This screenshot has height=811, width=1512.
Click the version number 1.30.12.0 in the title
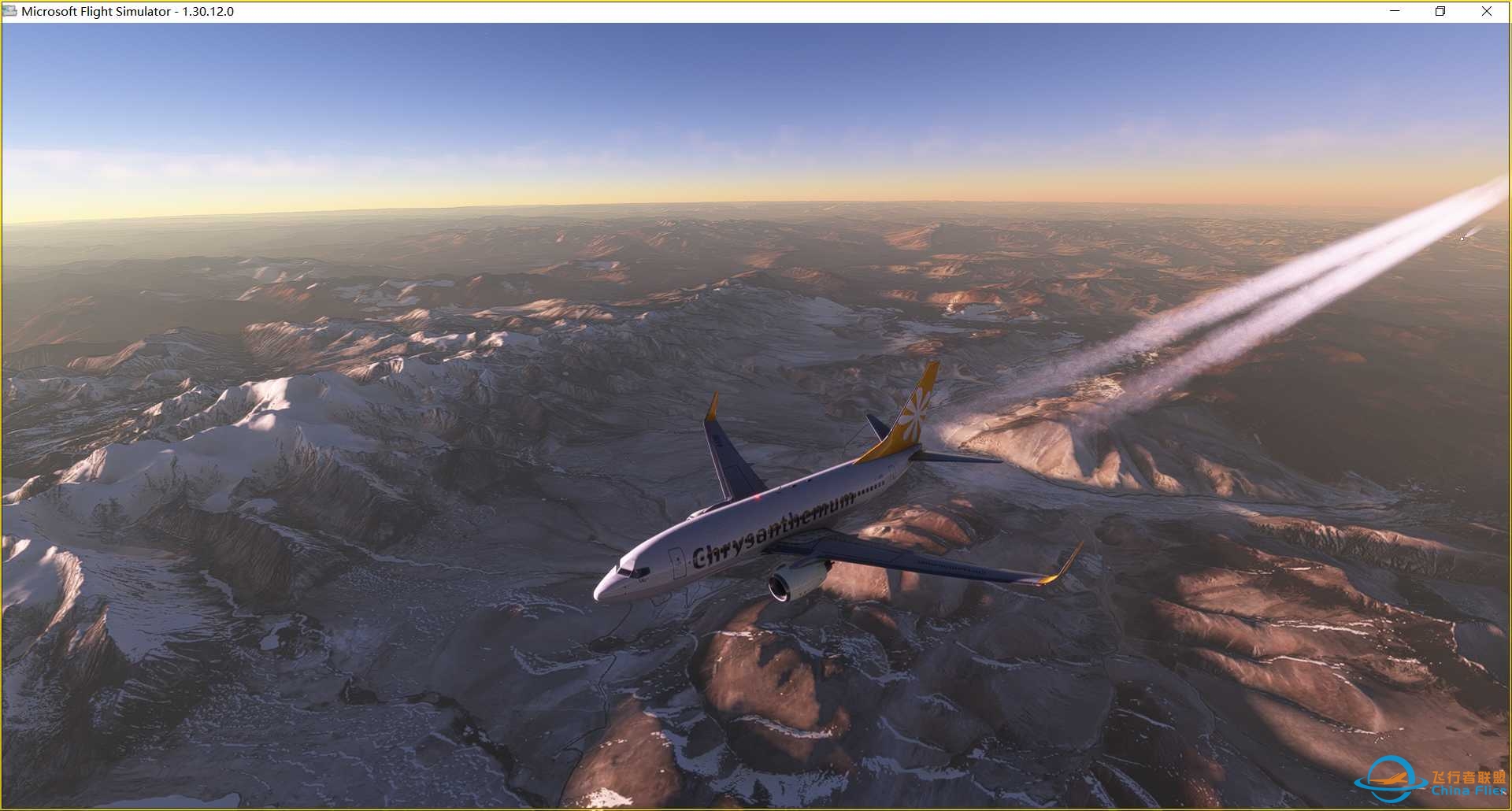(208, 11)
